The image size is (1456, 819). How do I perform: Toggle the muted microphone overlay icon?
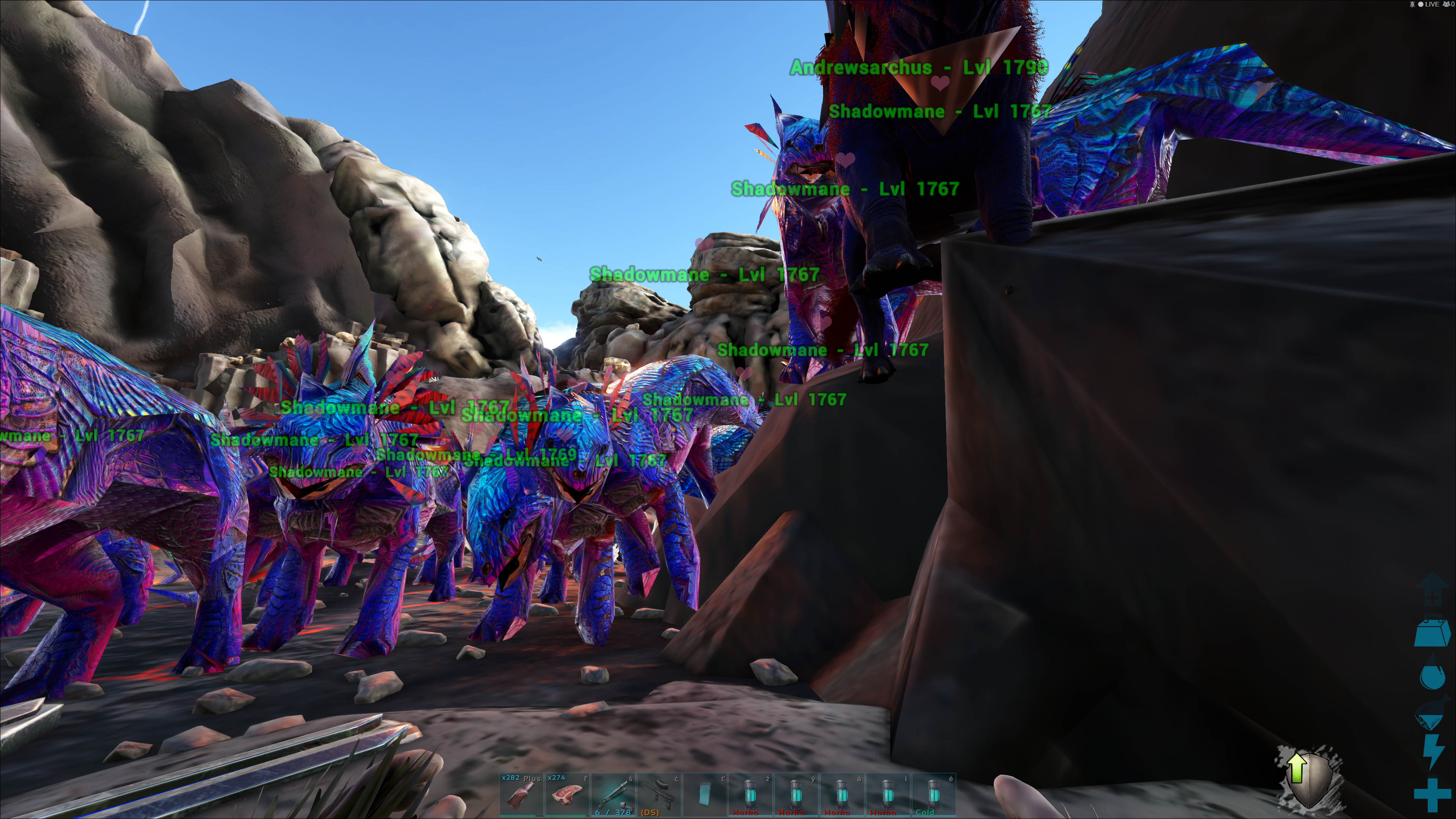(1412, 5)
